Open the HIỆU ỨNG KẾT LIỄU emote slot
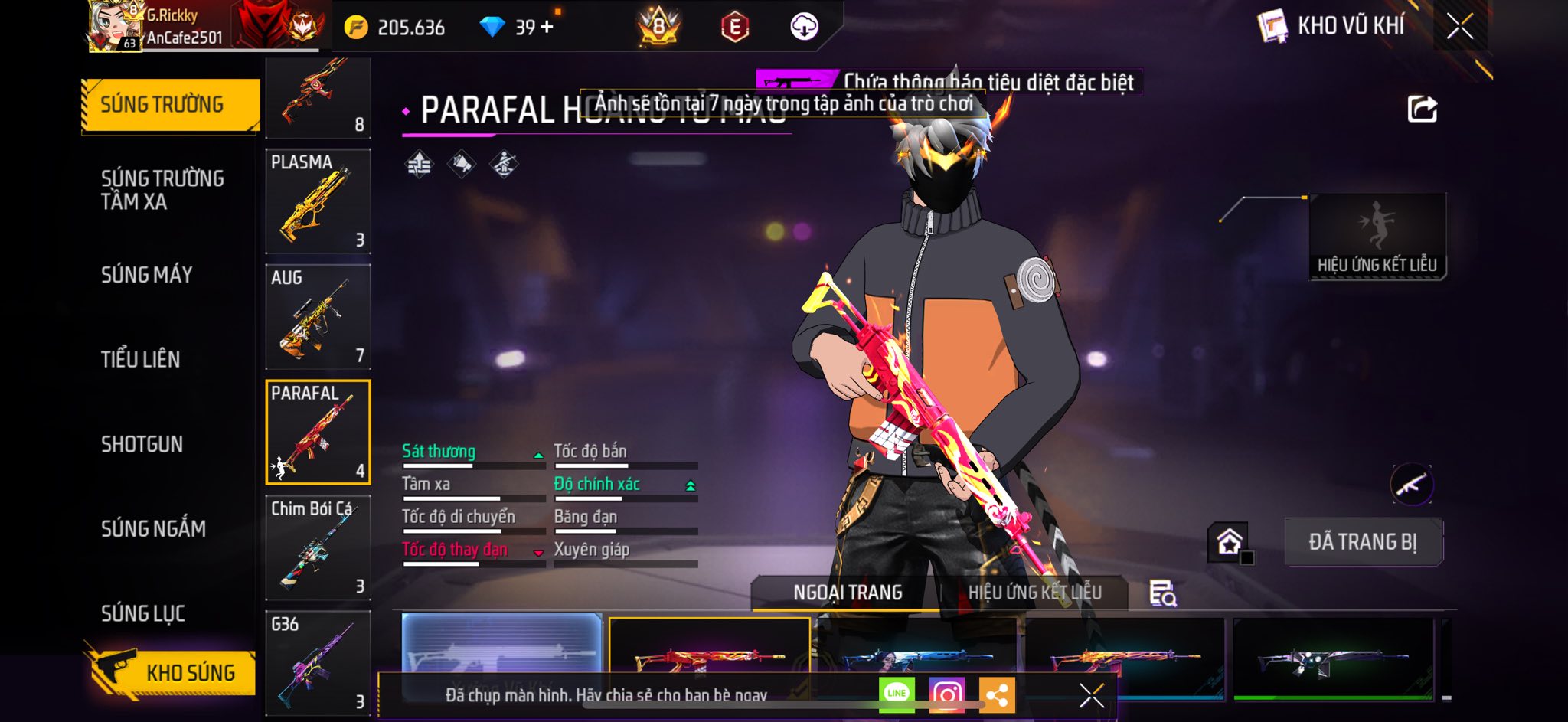This screenshot has width=1568, height=722. tap(1377, 236)
